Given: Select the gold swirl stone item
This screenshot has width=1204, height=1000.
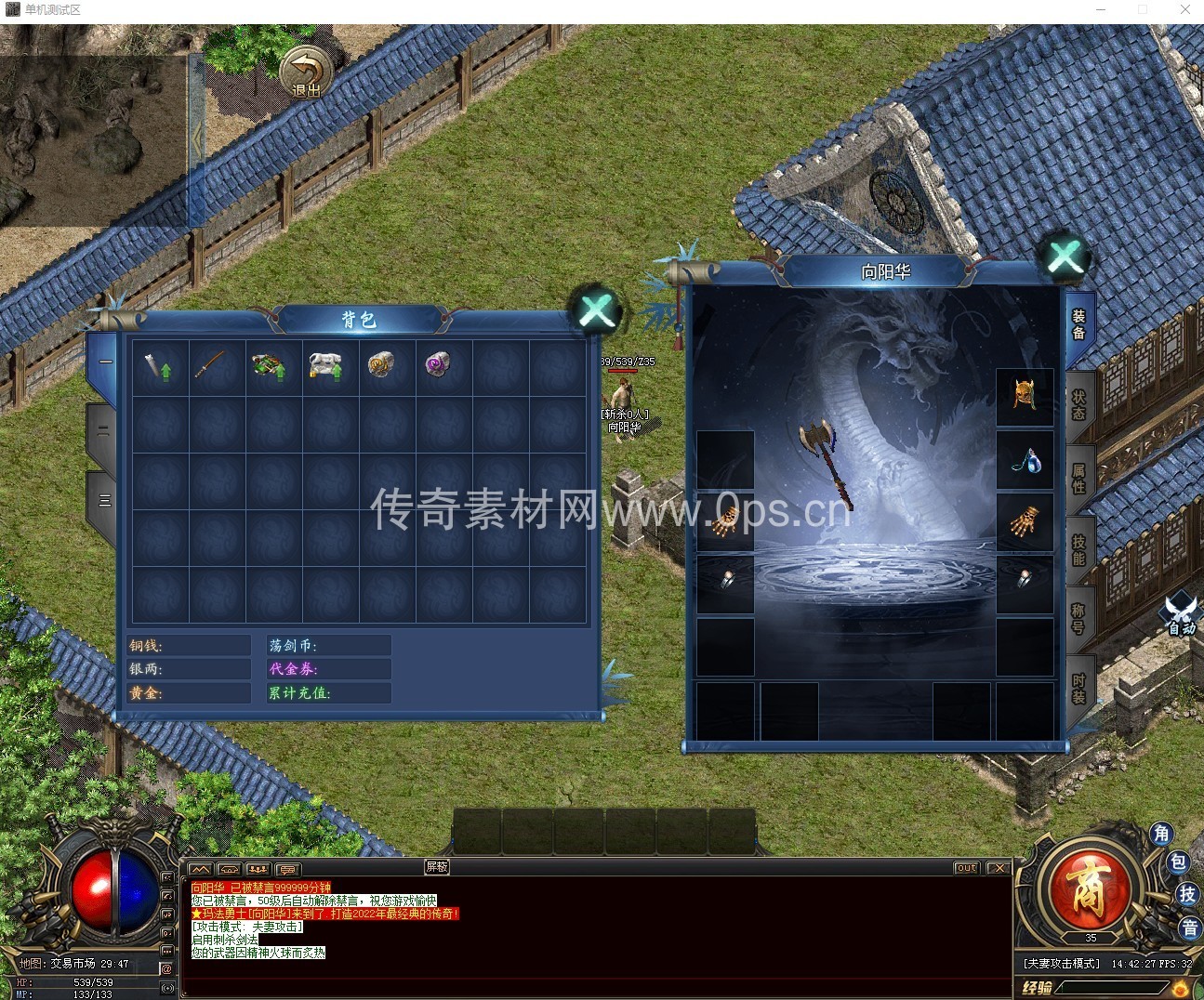Looking at the screenshot, I should 383,366.
